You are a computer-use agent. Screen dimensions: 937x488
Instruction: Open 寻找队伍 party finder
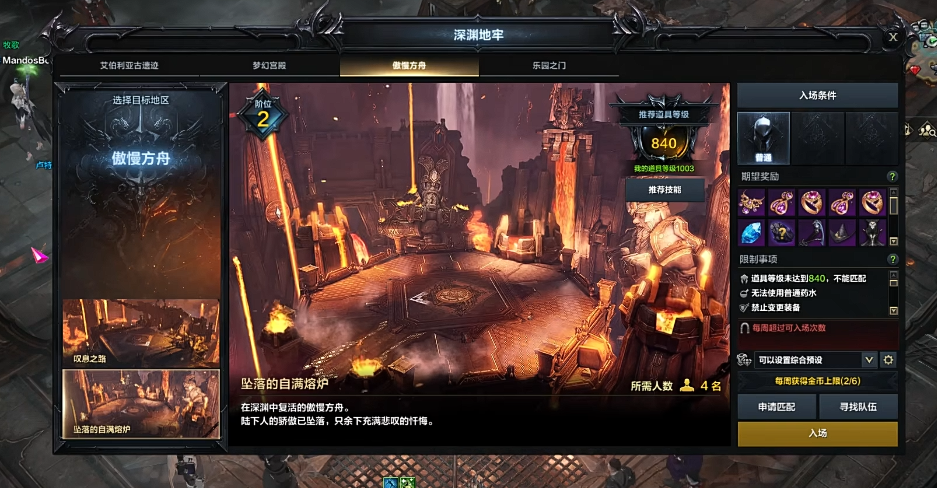[x=858, y=406]
